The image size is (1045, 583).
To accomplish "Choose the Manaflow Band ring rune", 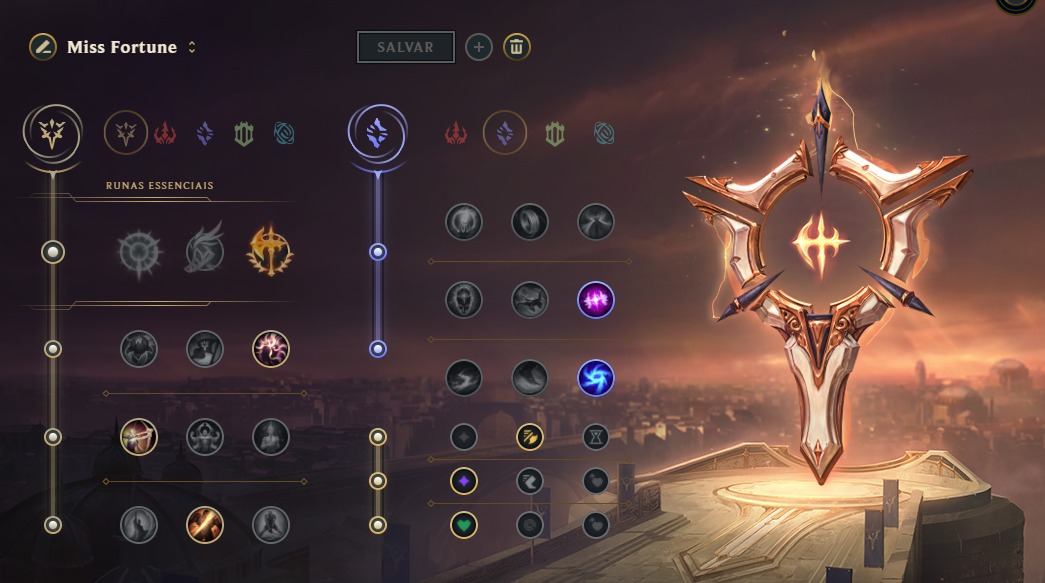I will (529, 222).
